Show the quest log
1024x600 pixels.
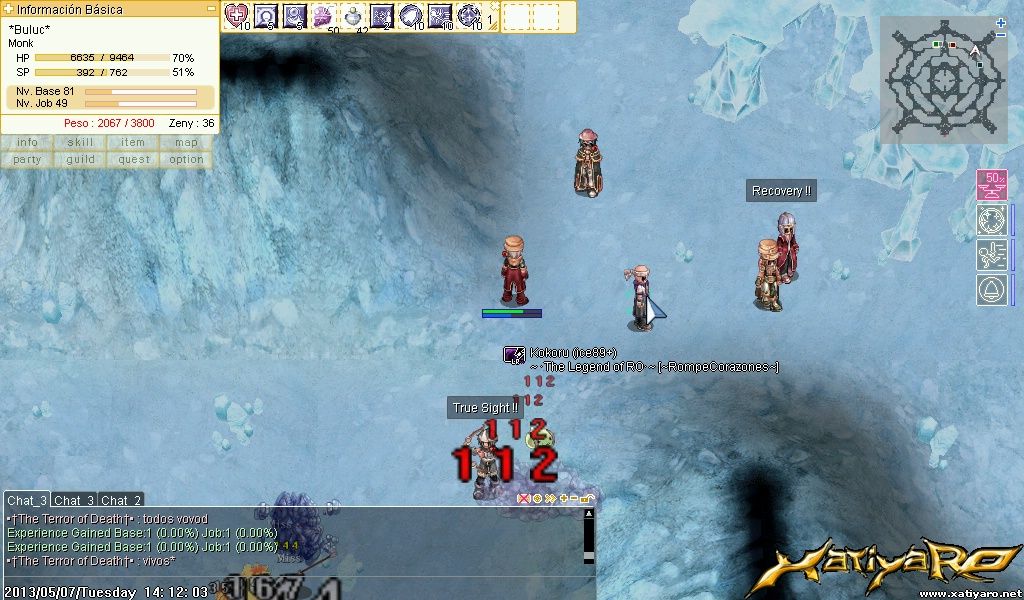pos(133,159)
